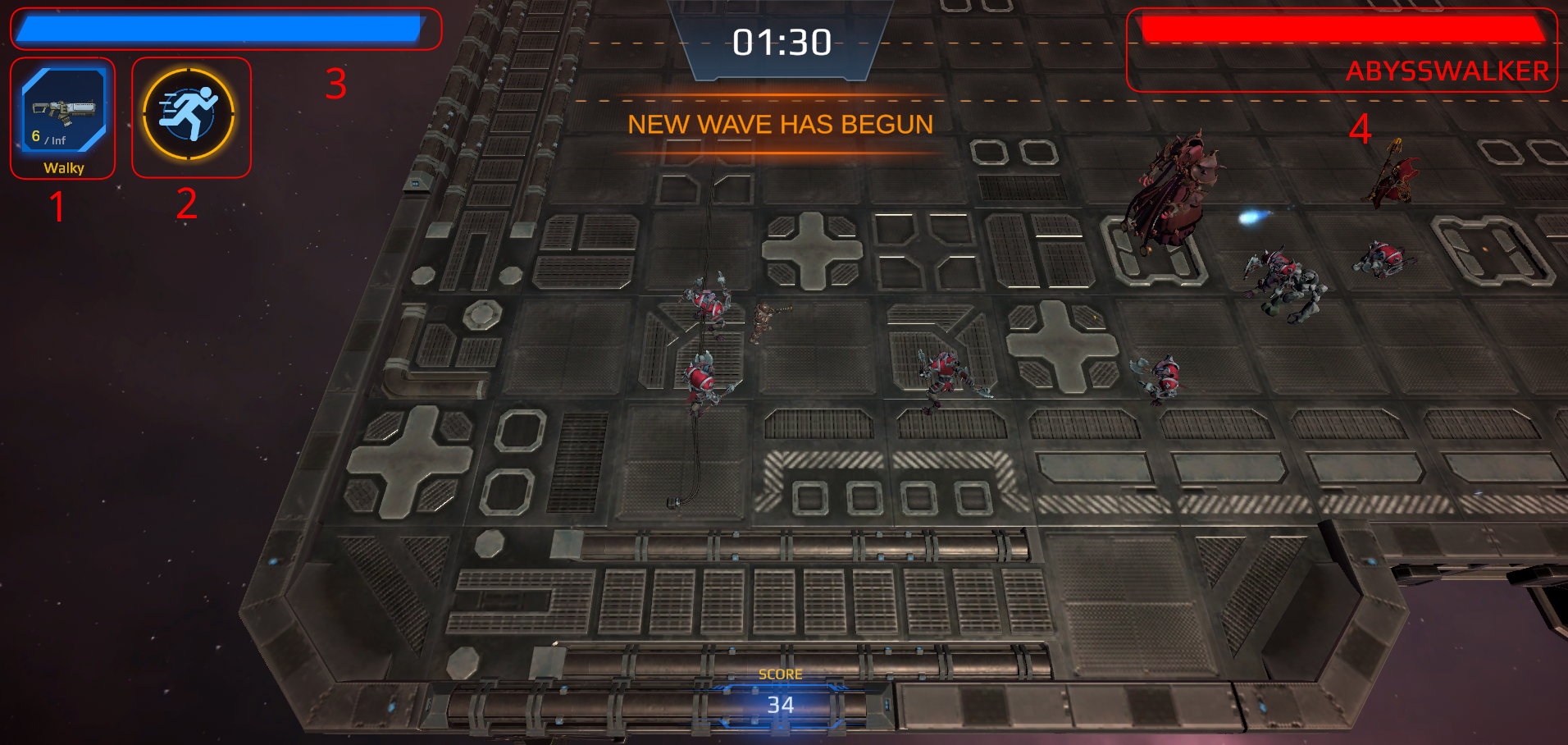The width and height of the screenshot is (1568, 745).
Task: Select the ABYSSWALKER name label
Action: click(1447, 72)
